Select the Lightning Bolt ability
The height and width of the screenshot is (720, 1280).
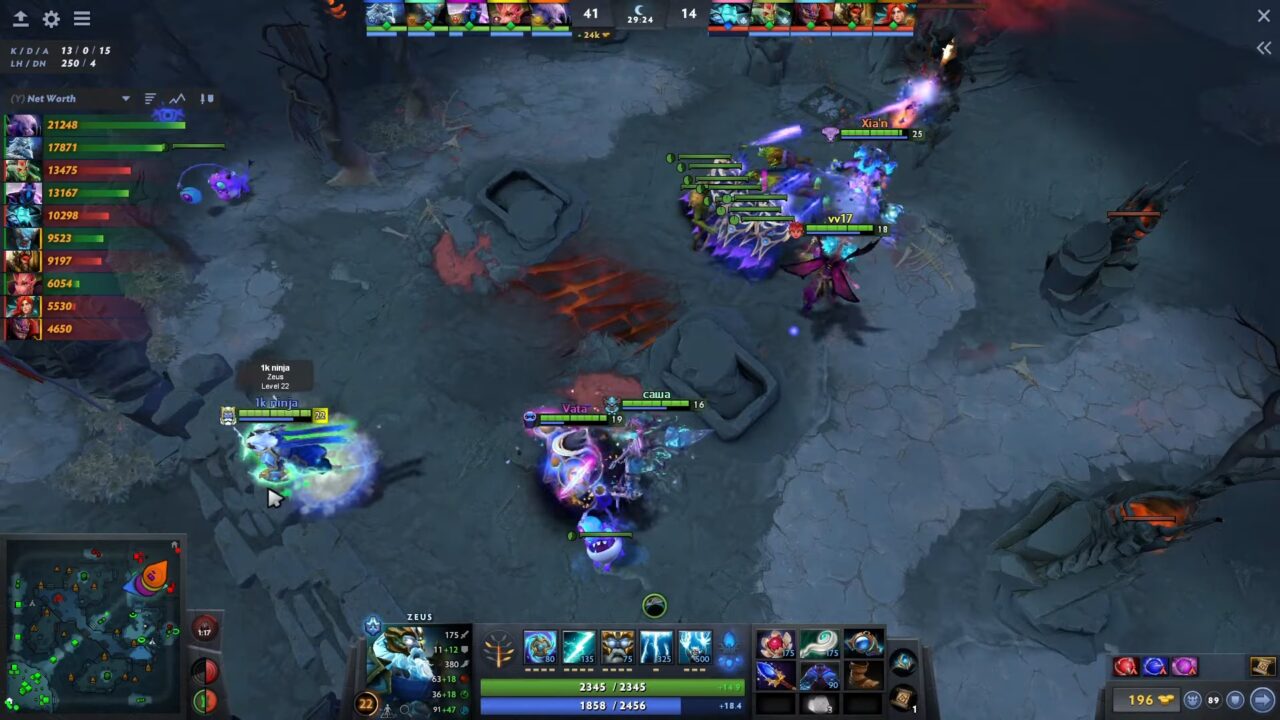580,645
